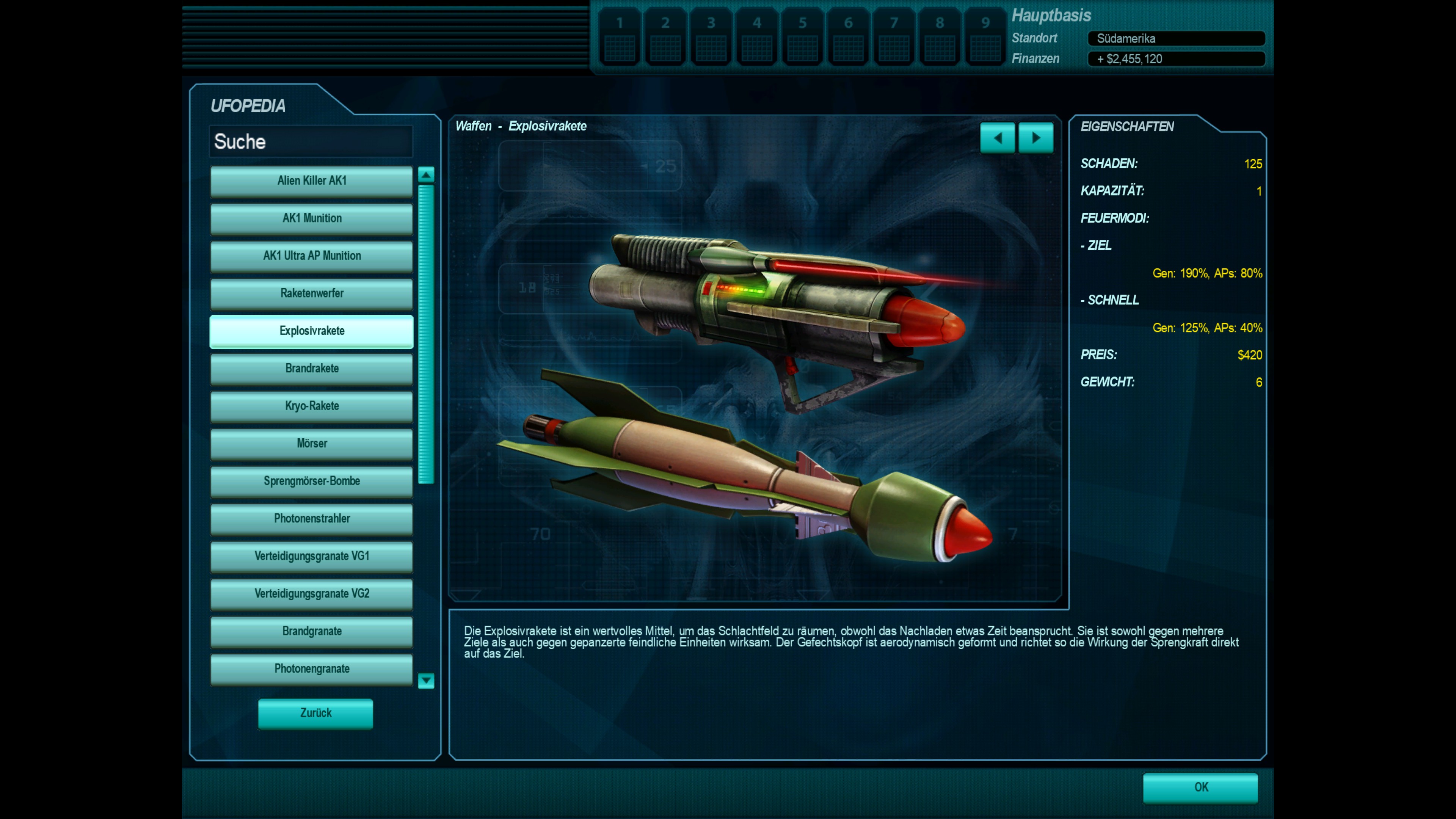Go to previous Ufopedia article arrow
Image resolution: width=1456 pixels, height=819 pixels.
tap(998, 138)
